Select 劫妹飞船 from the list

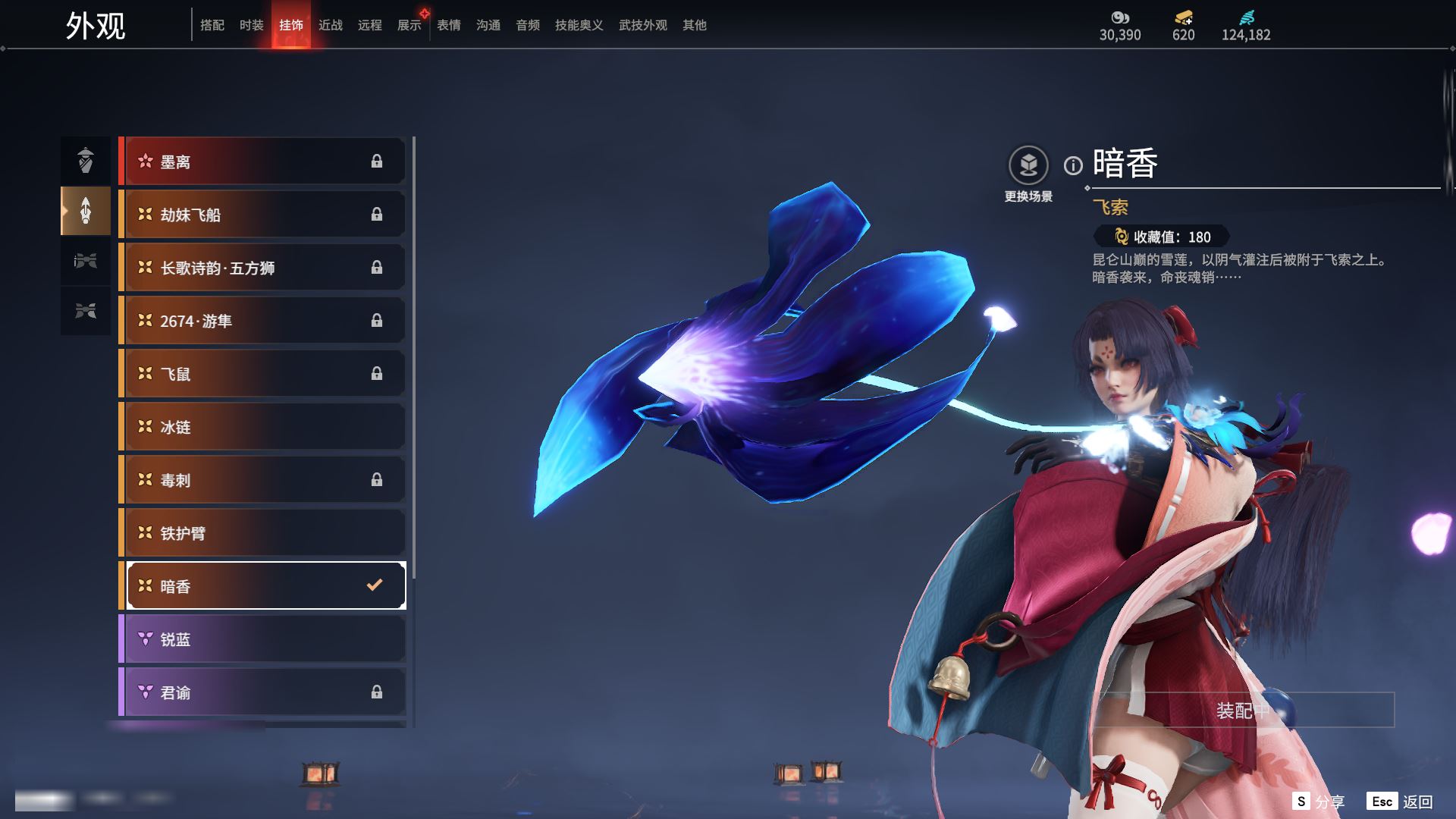click(x=262, y=215)
